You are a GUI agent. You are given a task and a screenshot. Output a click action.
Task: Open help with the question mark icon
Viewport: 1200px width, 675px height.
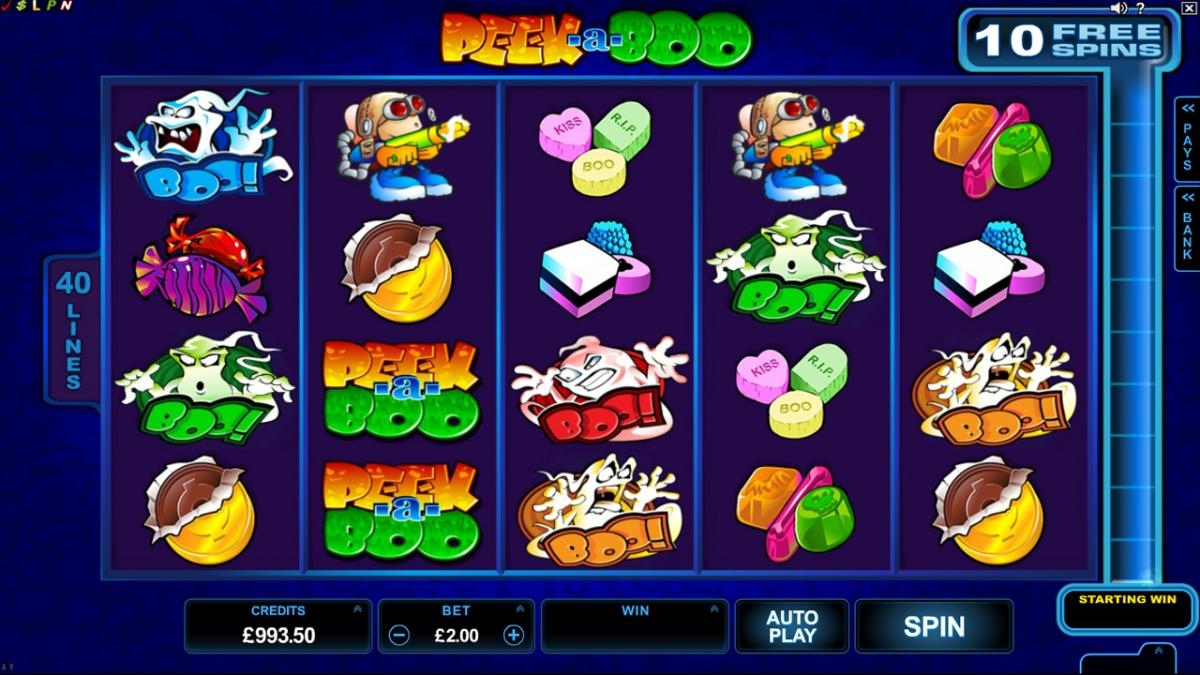[1140, 8]
